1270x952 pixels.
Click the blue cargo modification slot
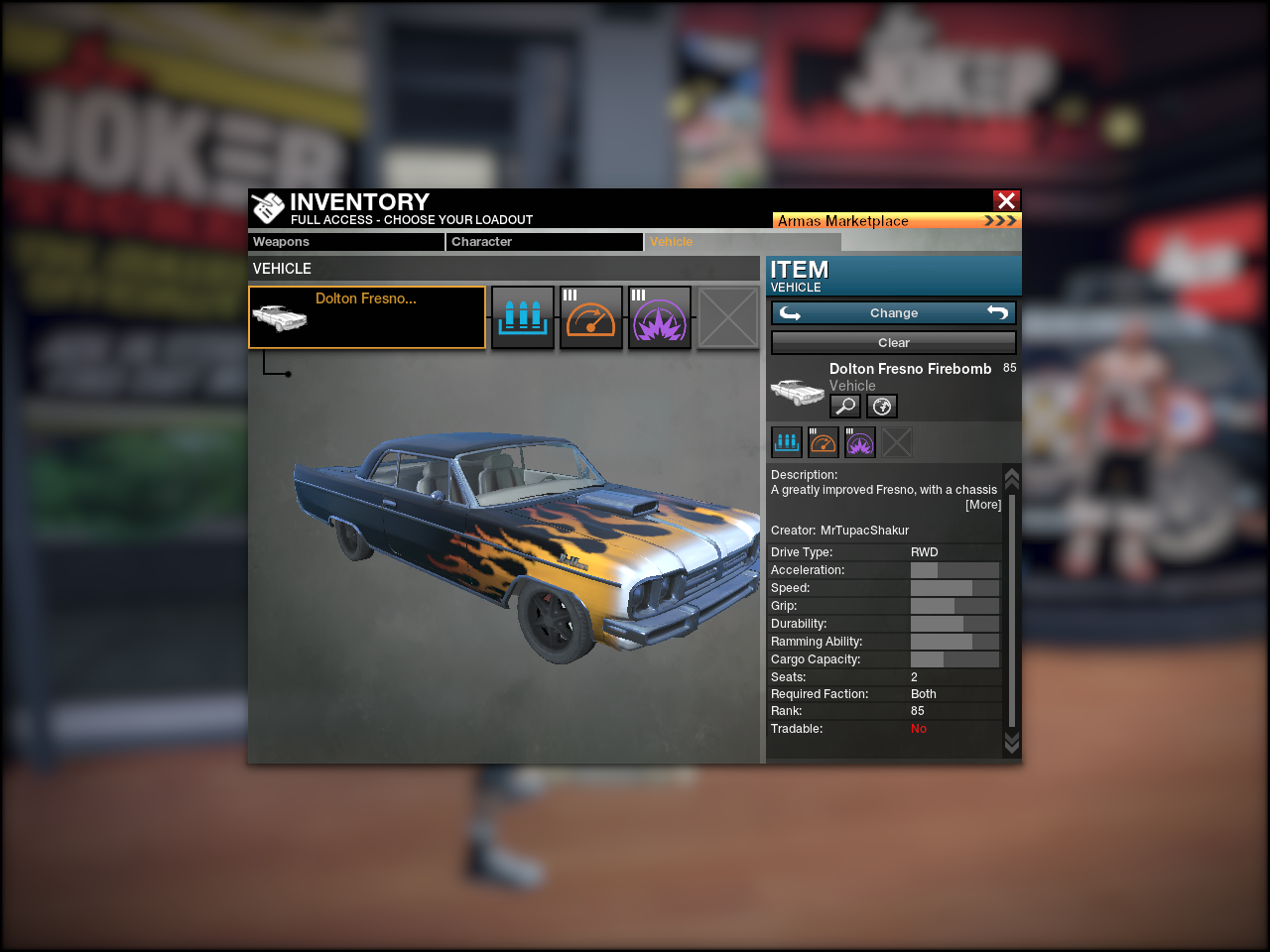(523, 317)
